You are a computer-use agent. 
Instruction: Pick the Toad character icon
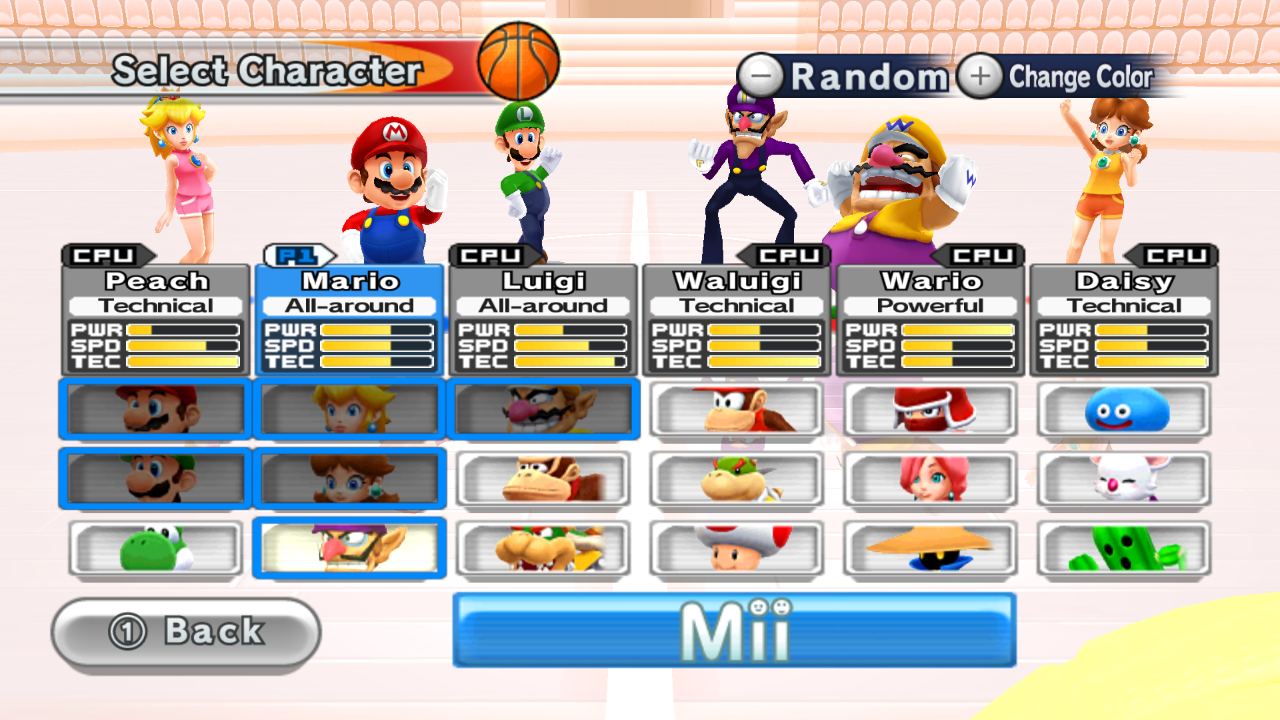[x=736, y=547]
